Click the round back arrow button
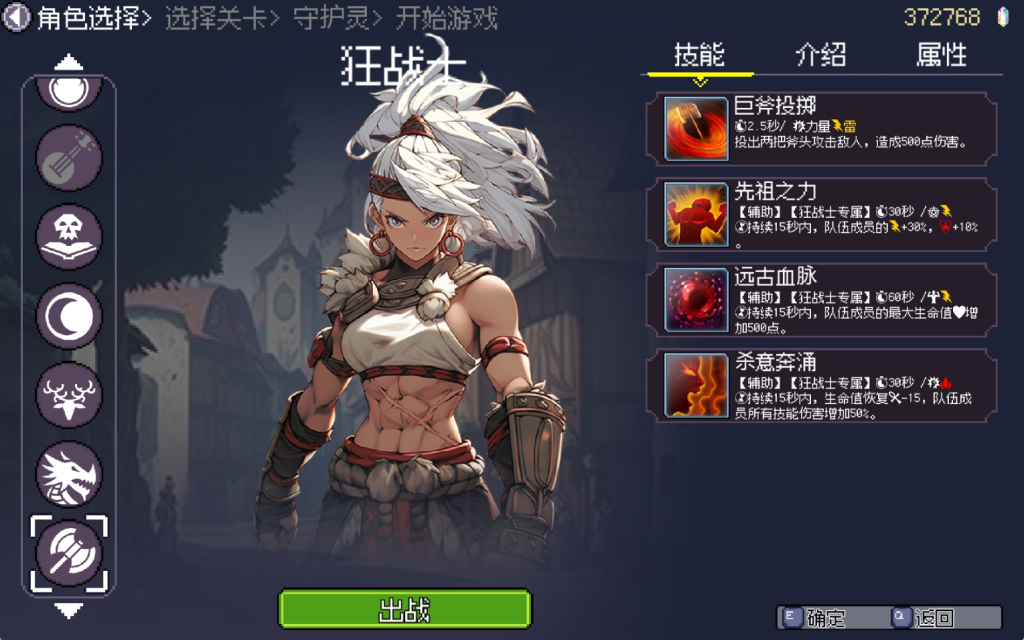This screenshot has height=640, width=1024. click(17, 18)
